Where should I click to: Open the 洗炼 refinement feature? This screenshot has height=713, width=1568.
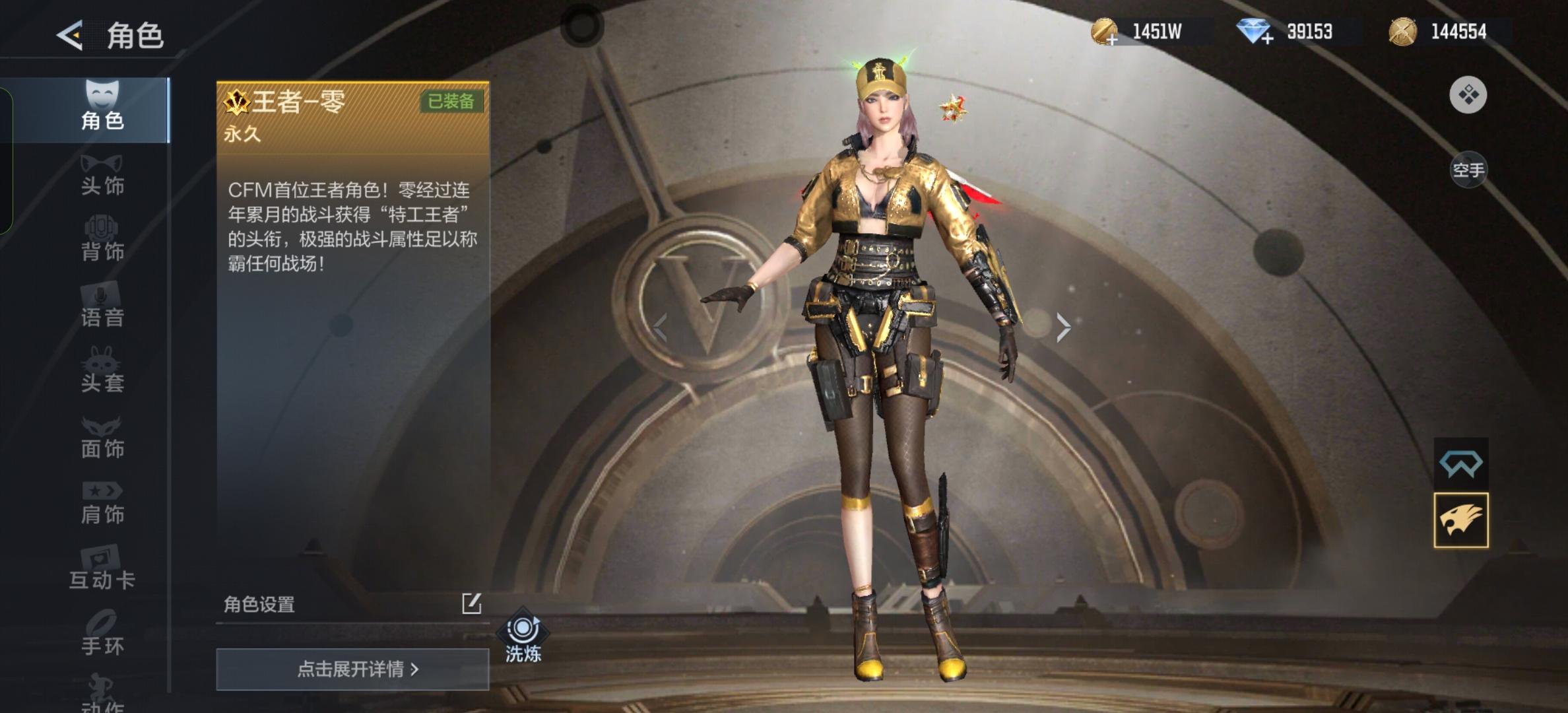pos(523,636)
